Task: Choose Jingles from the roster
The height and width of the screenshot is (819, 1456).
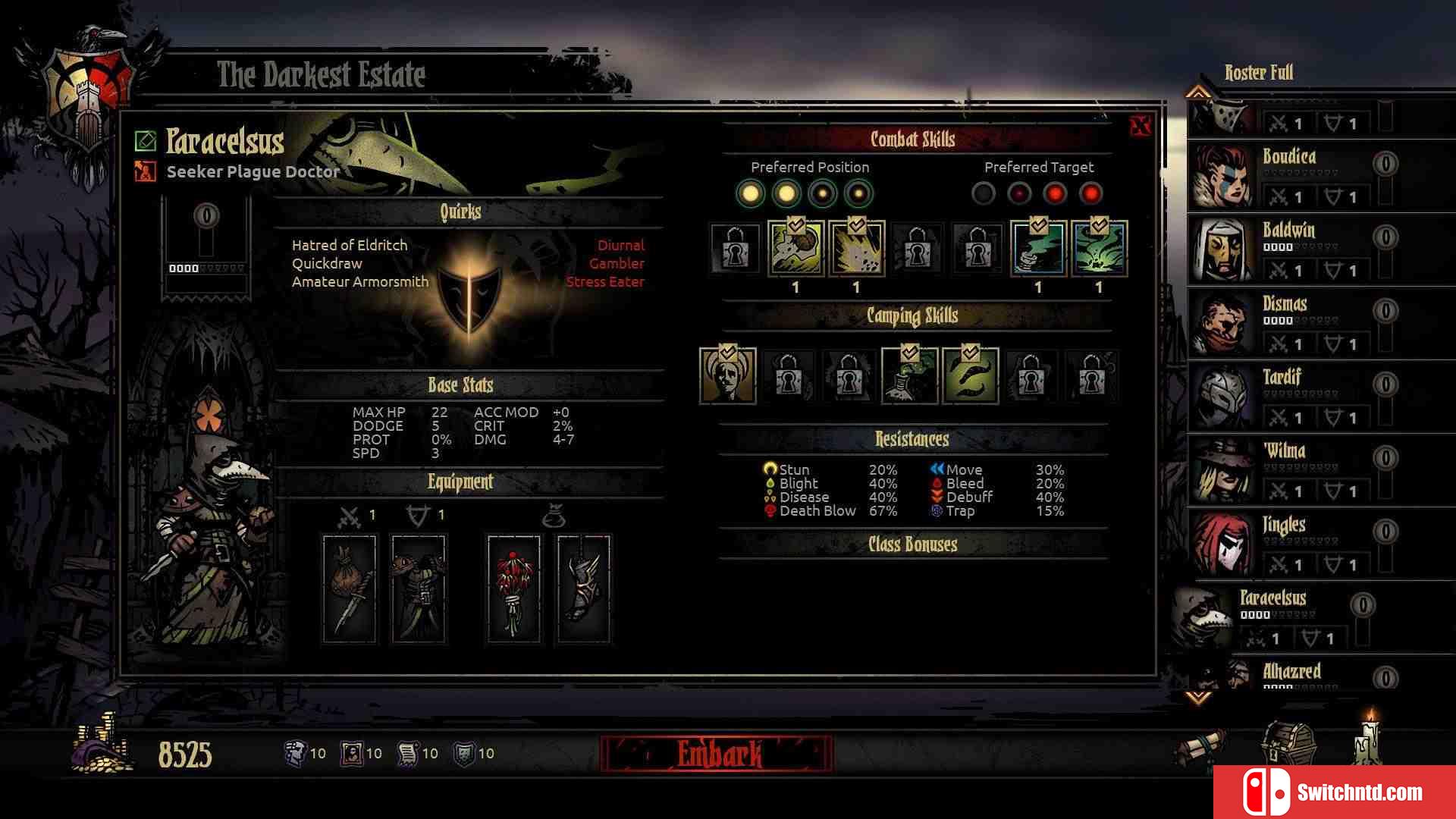Action: point(1289,542)
